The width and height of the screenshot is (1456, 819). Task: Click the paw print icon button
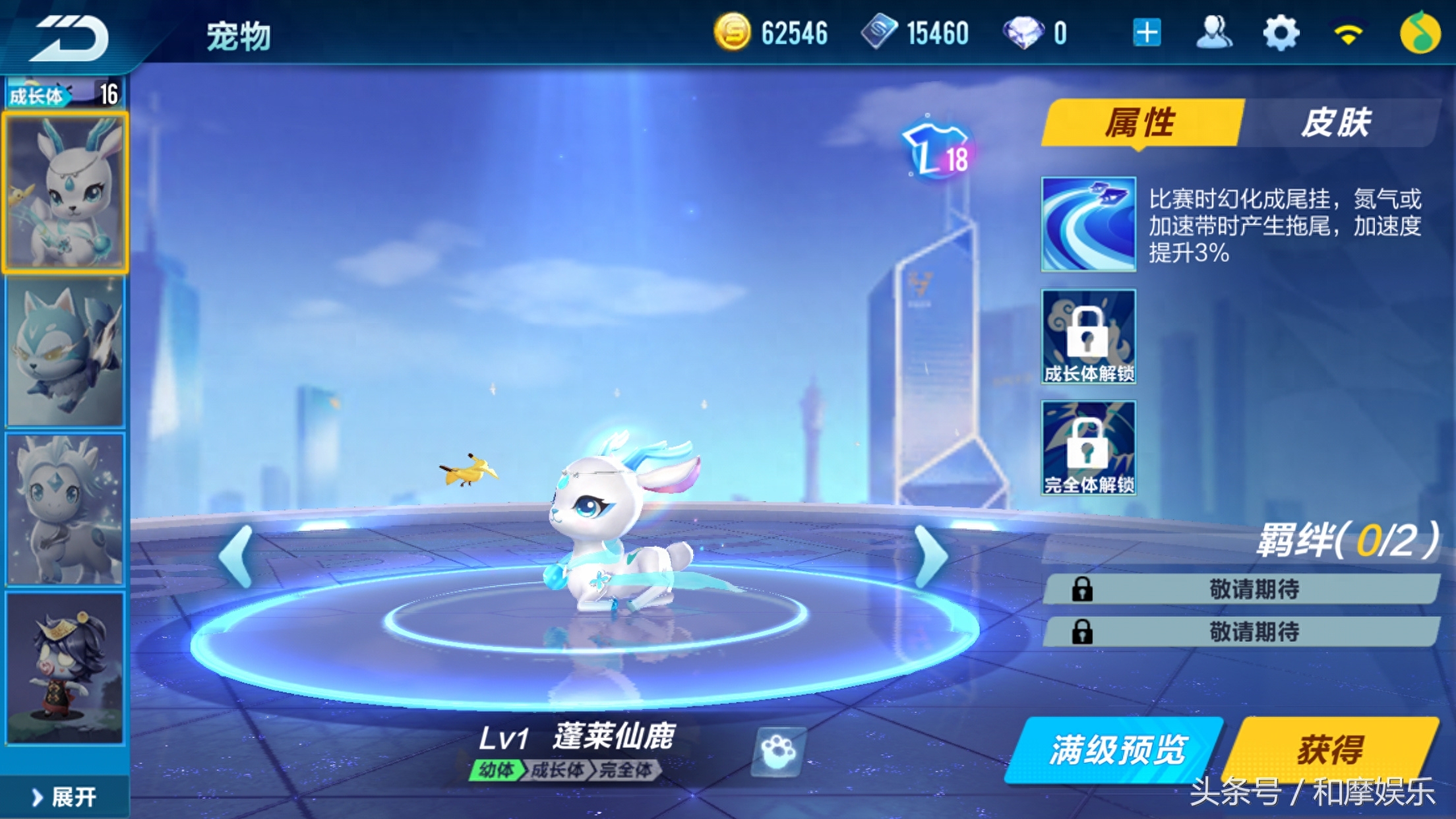point(779,751)
